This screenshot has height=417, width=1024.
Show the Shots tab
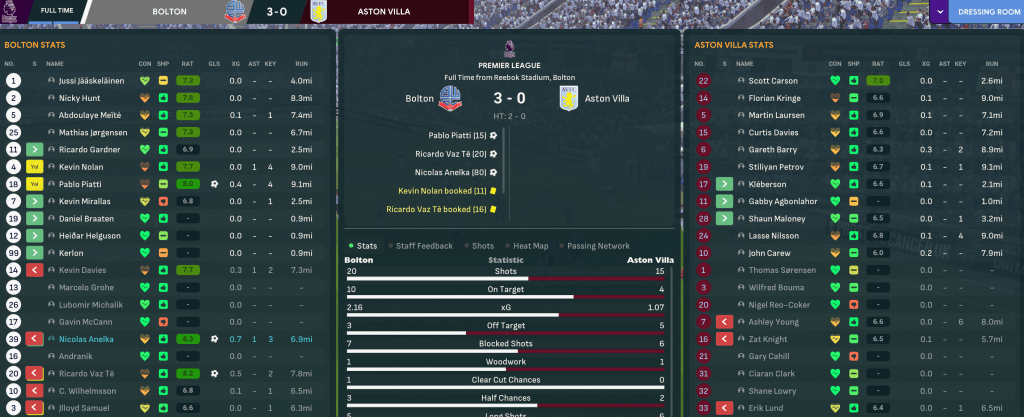tap(482, 245)
